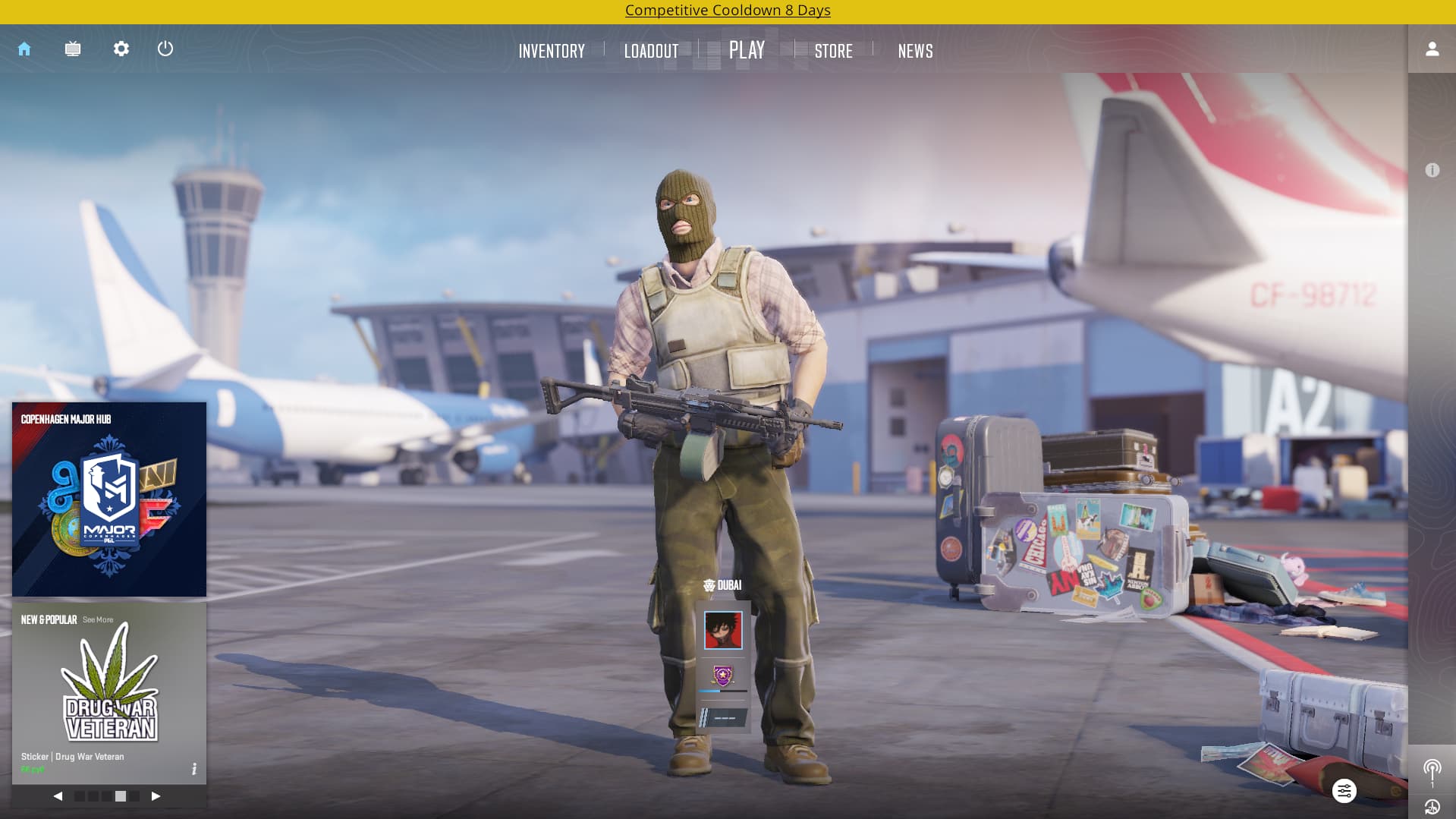Follow the See More link
This screenshot has width=1456, height=819.
[98, 620]
